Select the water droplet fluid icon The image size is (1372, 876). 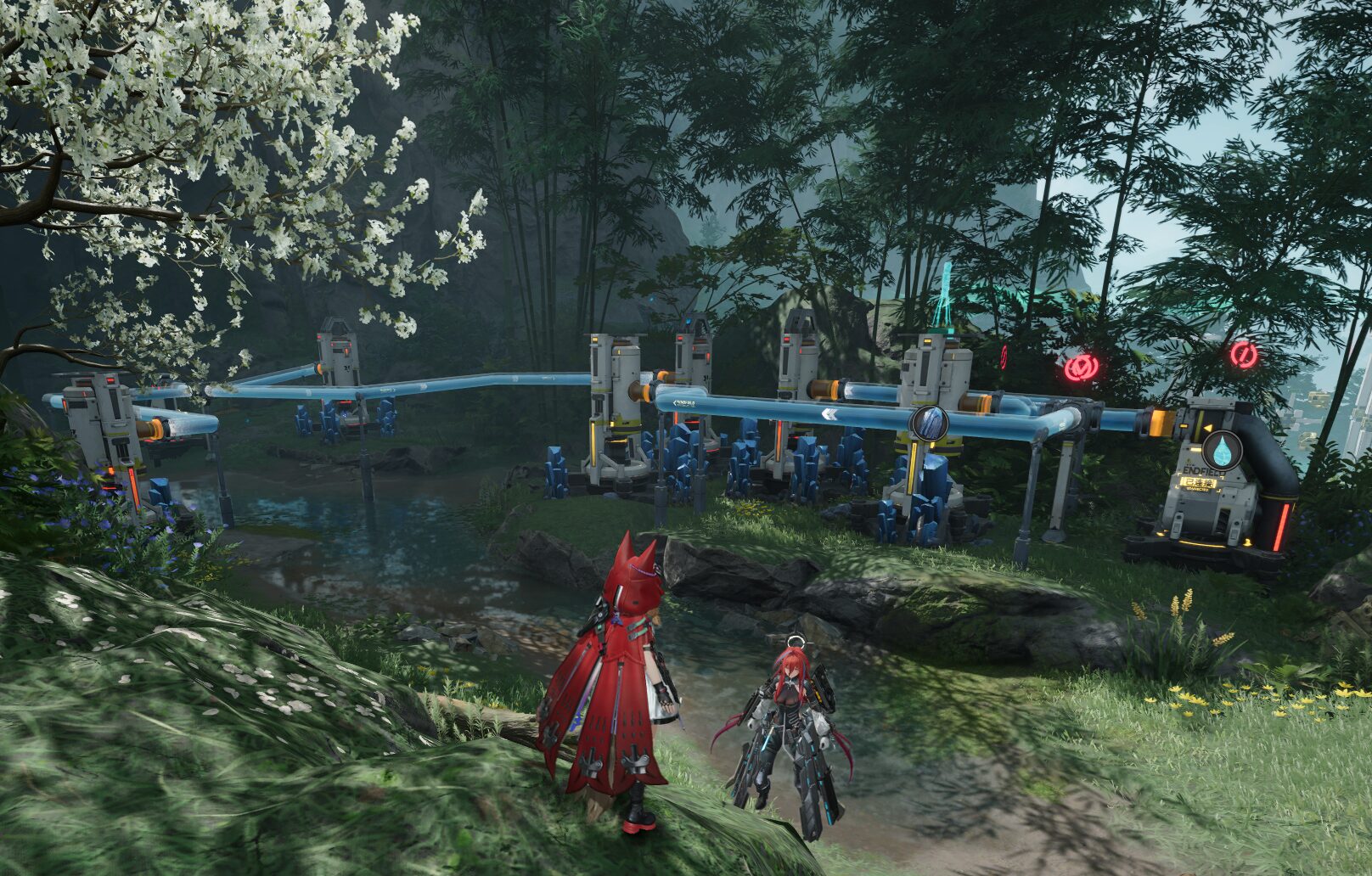pos(1222,448)
